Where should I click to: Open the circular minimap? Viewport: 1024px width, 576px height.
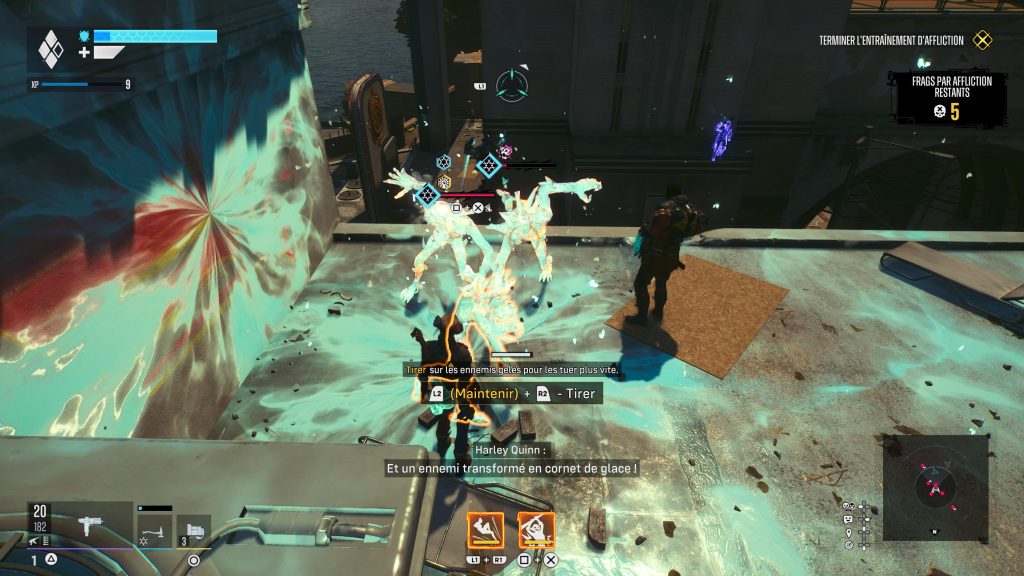(936, 487)
